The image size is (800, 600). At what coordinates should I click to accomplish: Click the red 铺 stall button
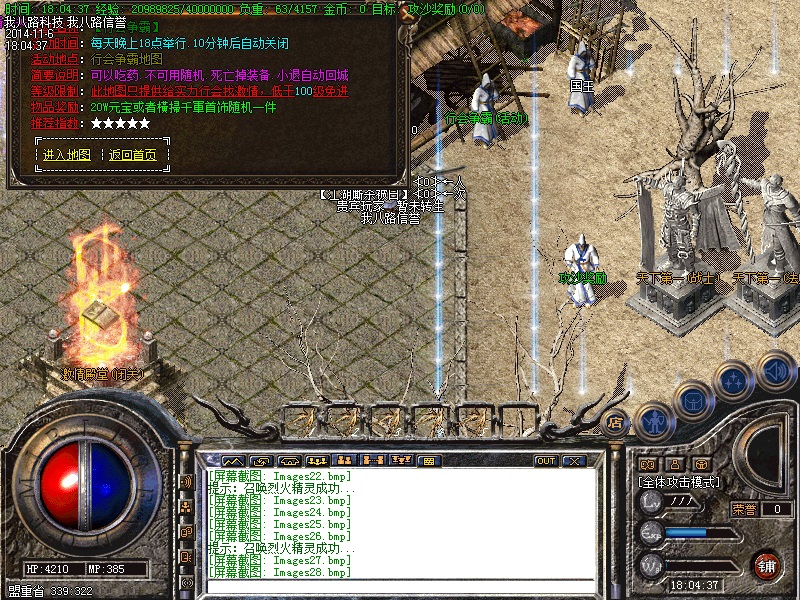pos(766,566)
